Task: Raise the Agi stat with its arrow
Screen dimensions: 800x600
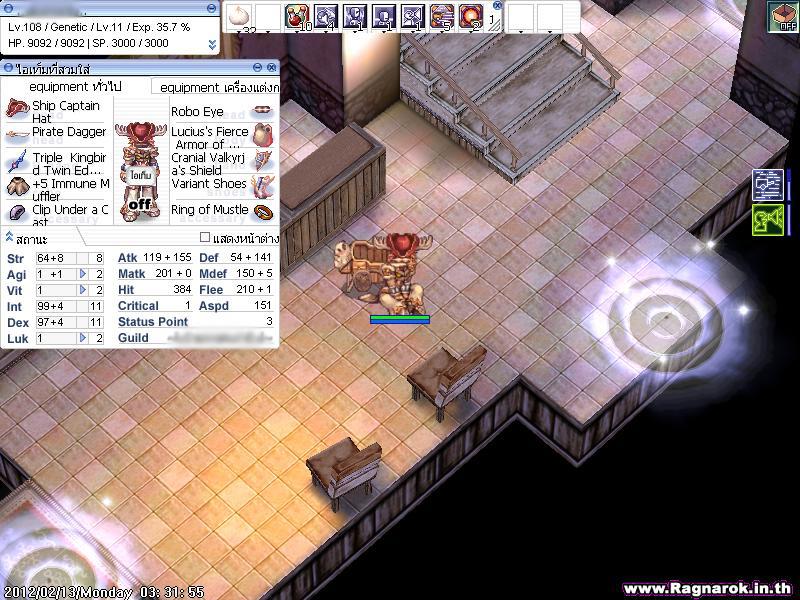Action: pos(83,274)
